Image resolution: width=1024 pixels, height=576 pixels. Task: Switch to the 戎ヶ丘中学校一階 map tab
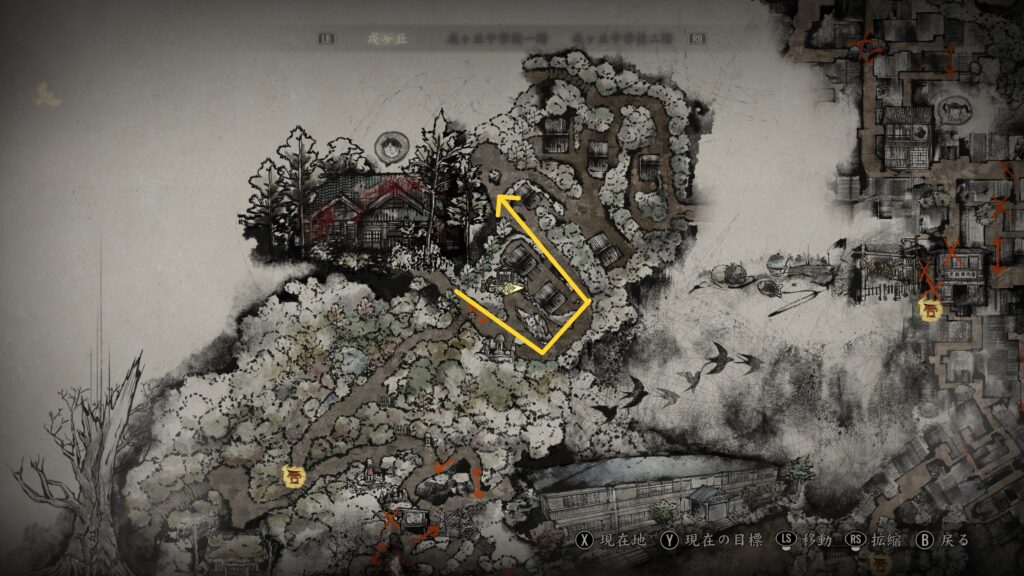494,39
